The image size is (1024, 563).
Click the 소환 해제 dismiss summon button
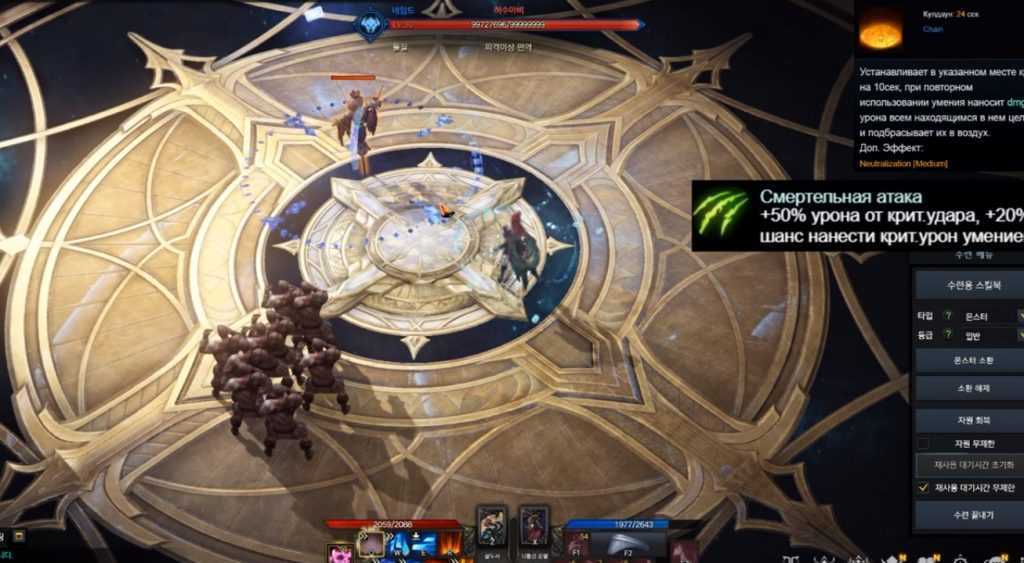[968, 388]
